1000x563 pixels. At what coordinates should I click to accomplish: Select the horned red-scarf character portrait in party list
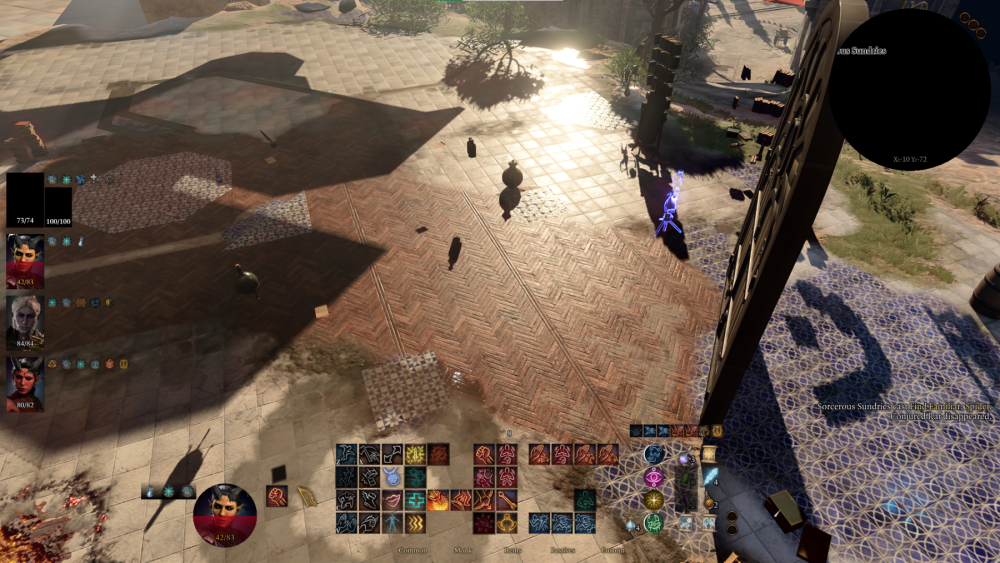pos(25,260)
